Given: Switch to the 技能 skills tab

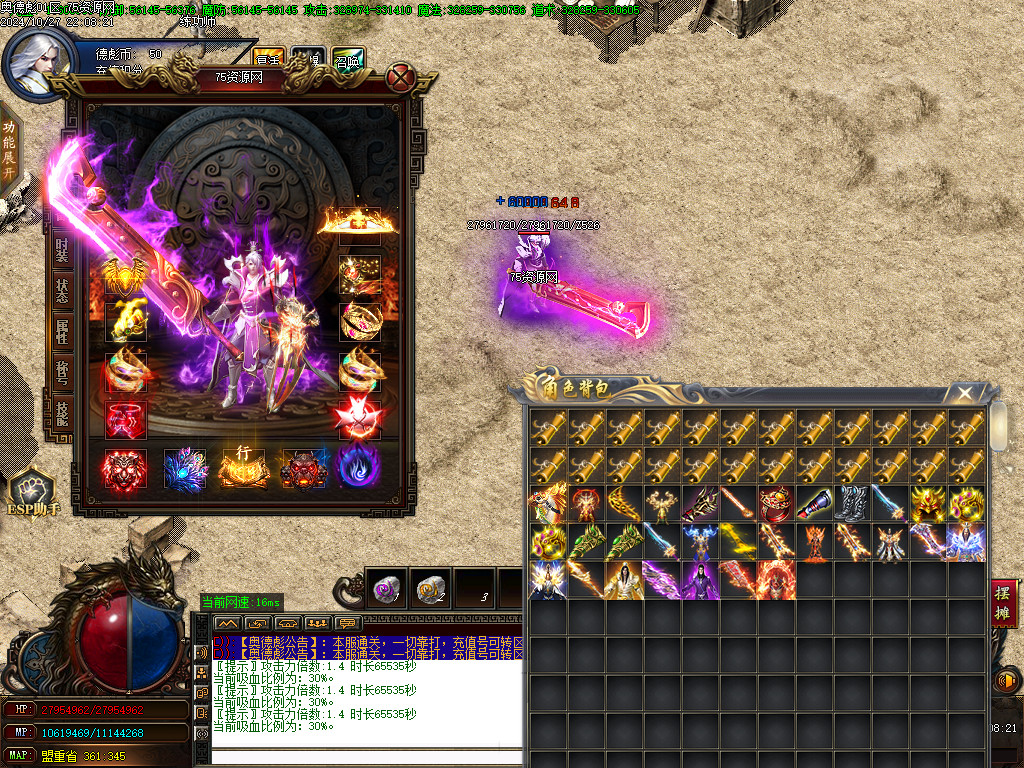Looking at the screenshot, I should point(62,413).
